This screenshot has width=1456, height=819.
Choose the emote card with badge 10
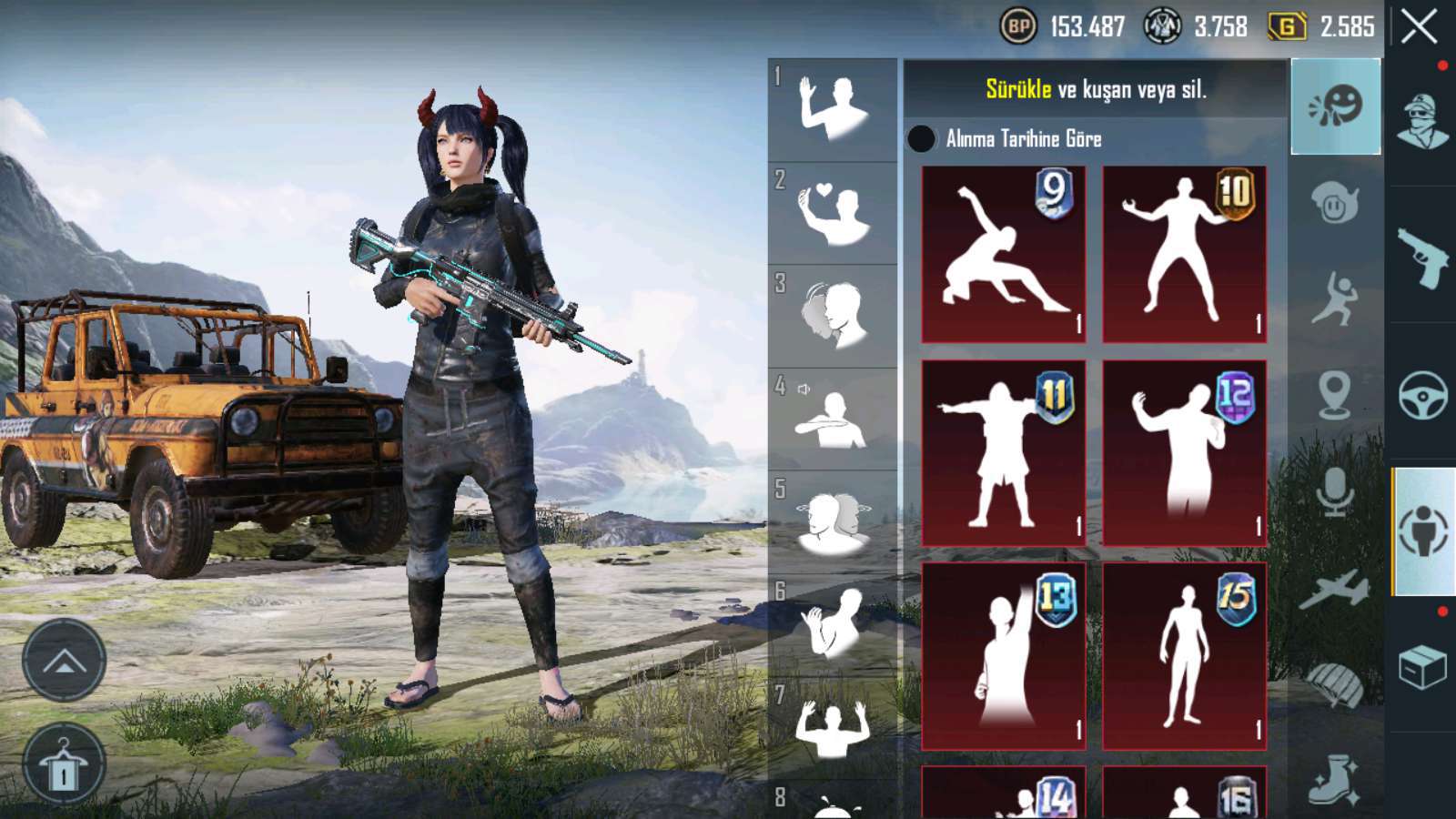[1184, 255]
